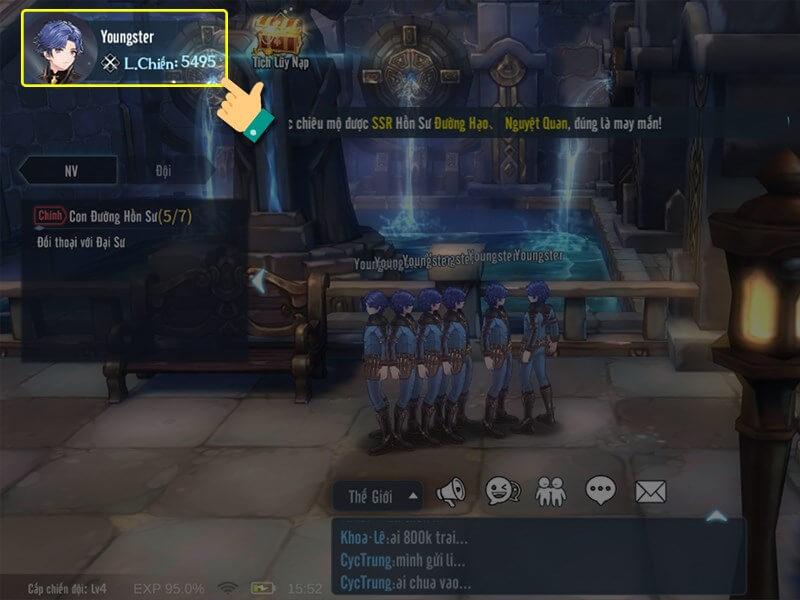Open the friends people icon
This screenshot has width=800, height=600.
(551, 491)
